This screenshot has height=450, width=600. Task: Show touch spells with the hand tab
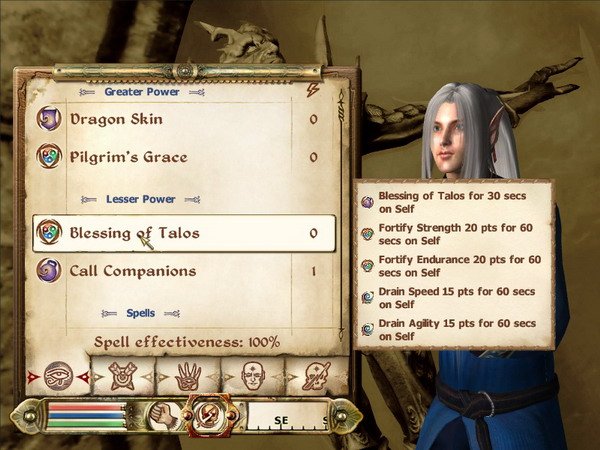point(188,376)
